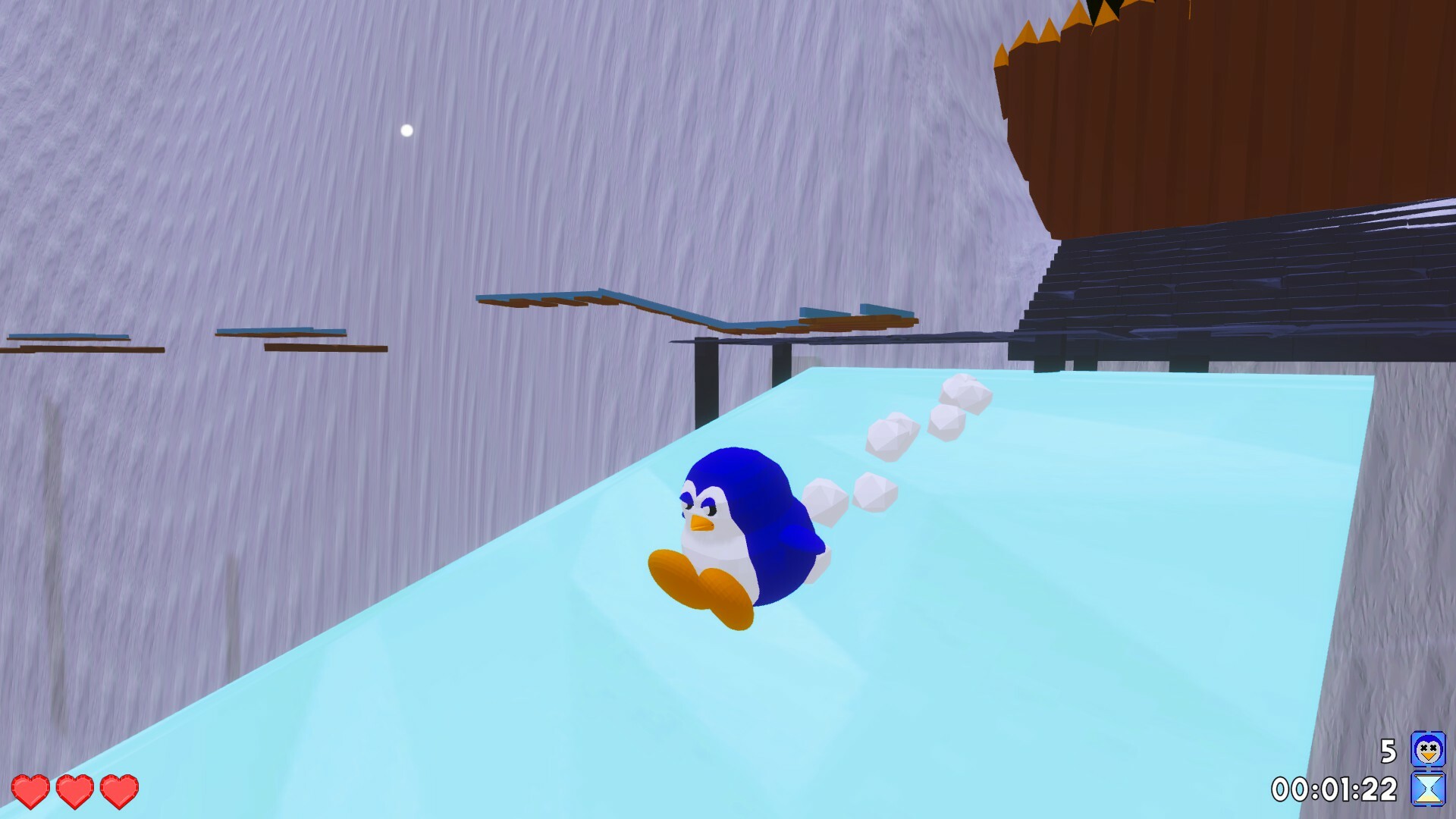Click the white moon in the sky

(x=406, y=129)
